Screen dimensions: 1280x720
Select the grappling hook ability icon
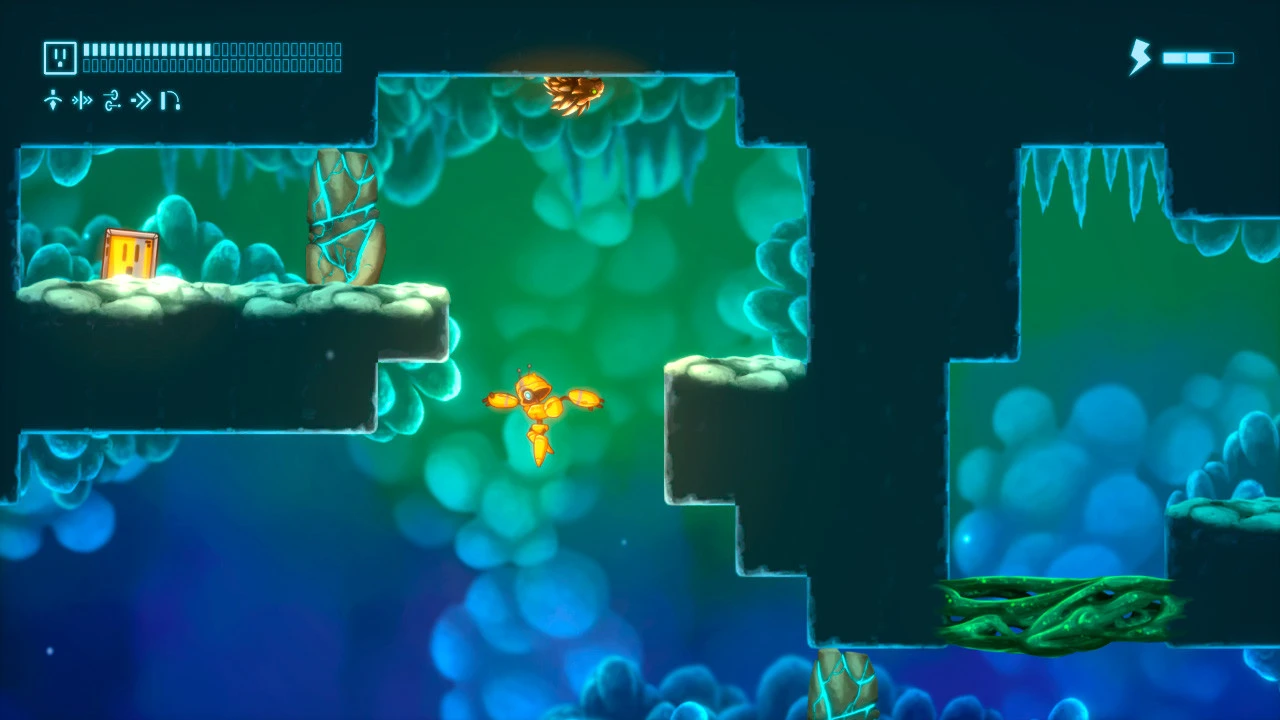pyautogui.click(x=111, y=101)
